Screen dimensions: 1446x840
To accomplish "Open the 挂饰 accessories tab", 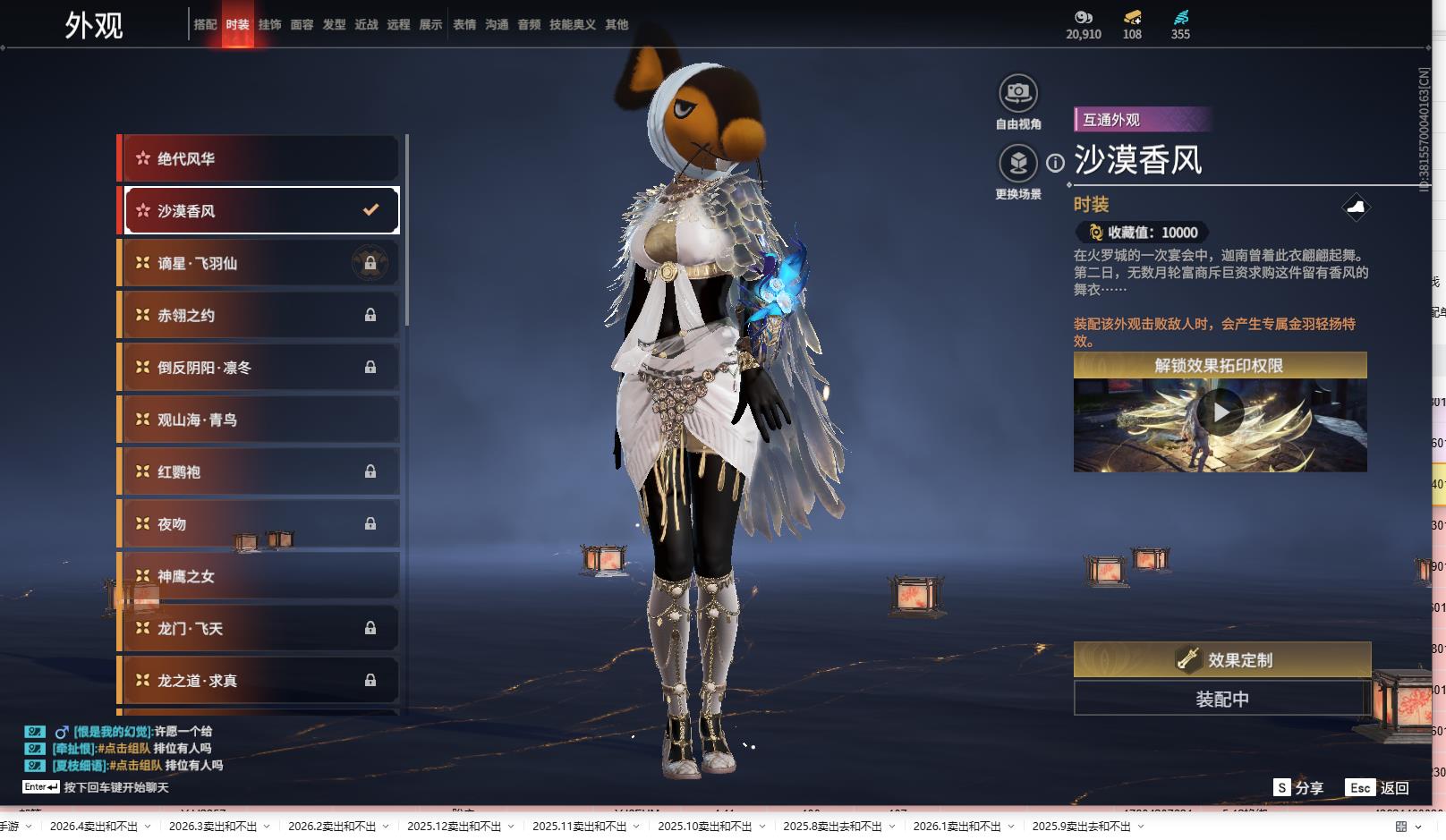I will point(269,25).
